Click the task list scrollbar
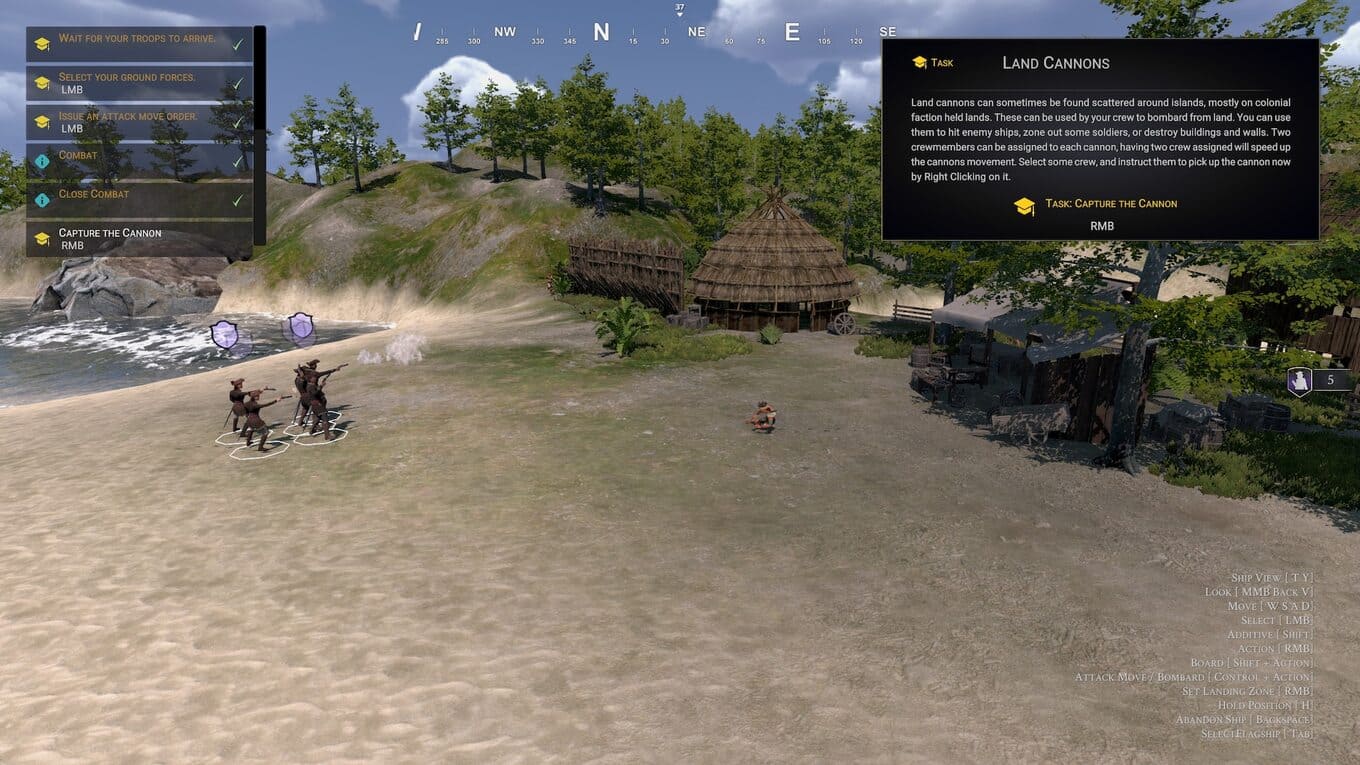1360x765 pixels. pyautogui.click(x=260, y=134)
